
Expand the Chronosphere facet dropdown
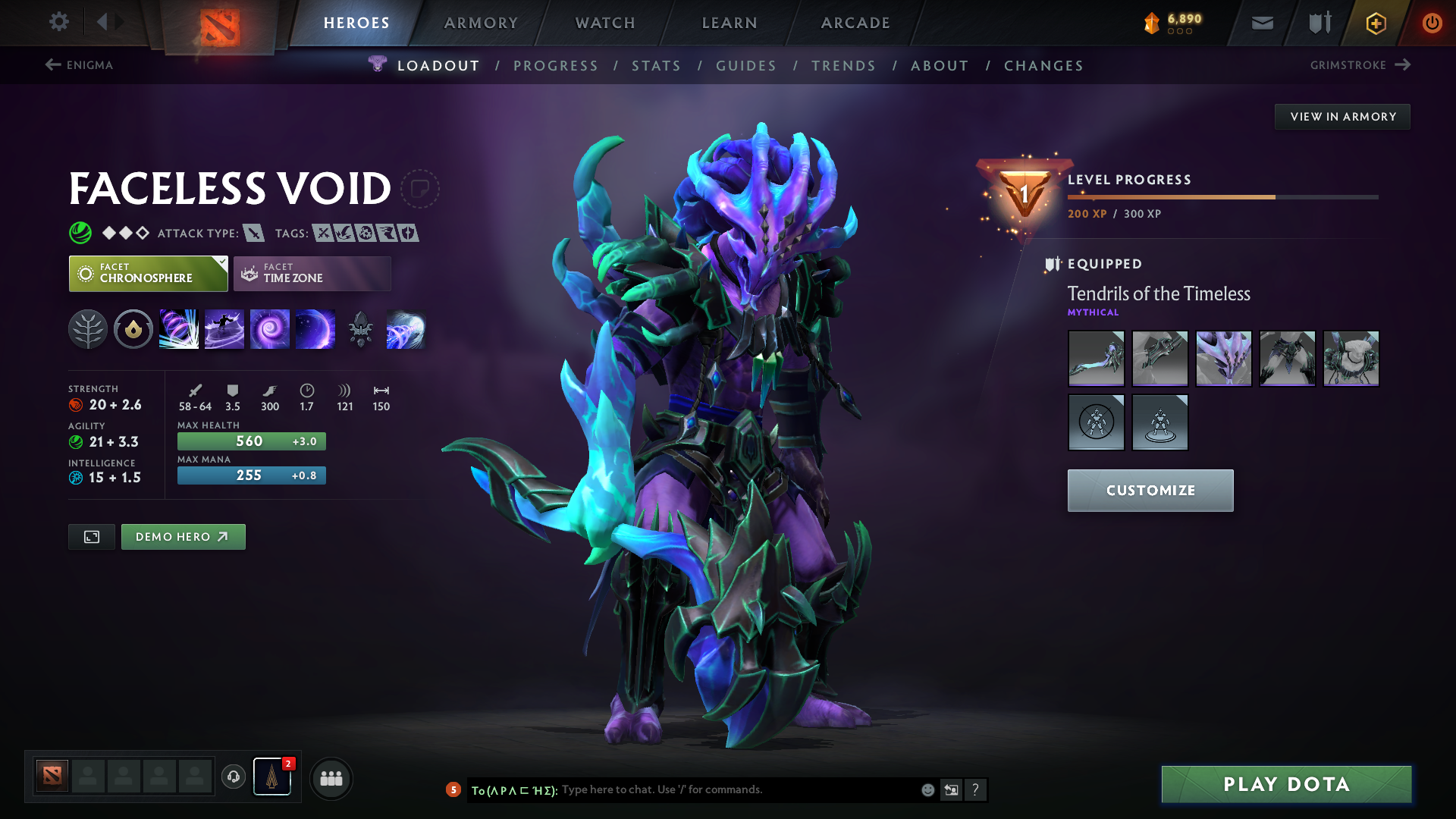coord(221,262)
